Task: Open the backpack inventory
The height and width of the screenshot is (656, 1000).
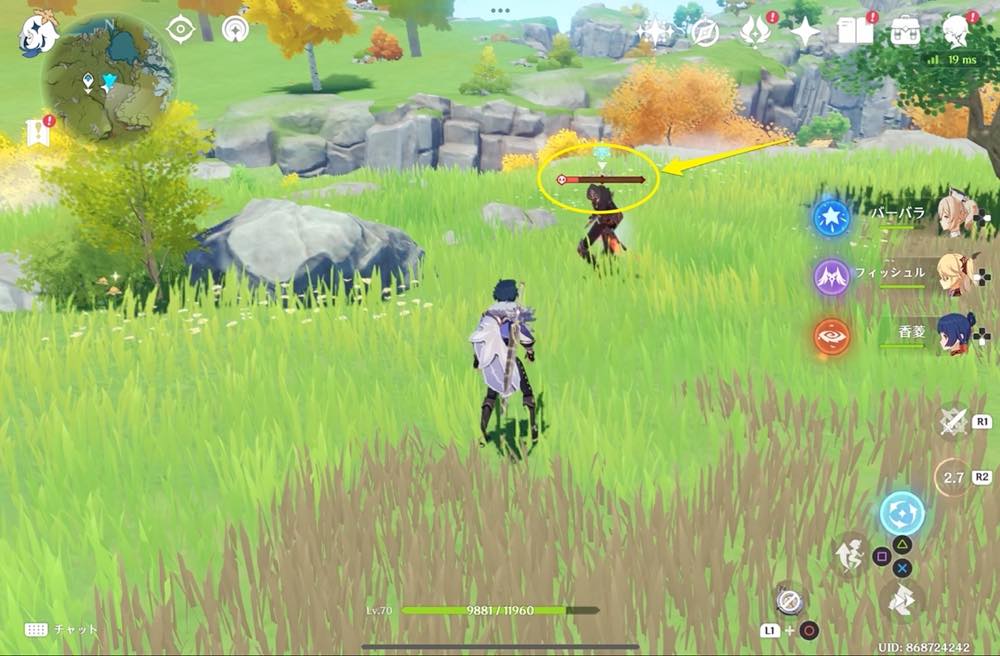Action: click(x=907, y=32)
